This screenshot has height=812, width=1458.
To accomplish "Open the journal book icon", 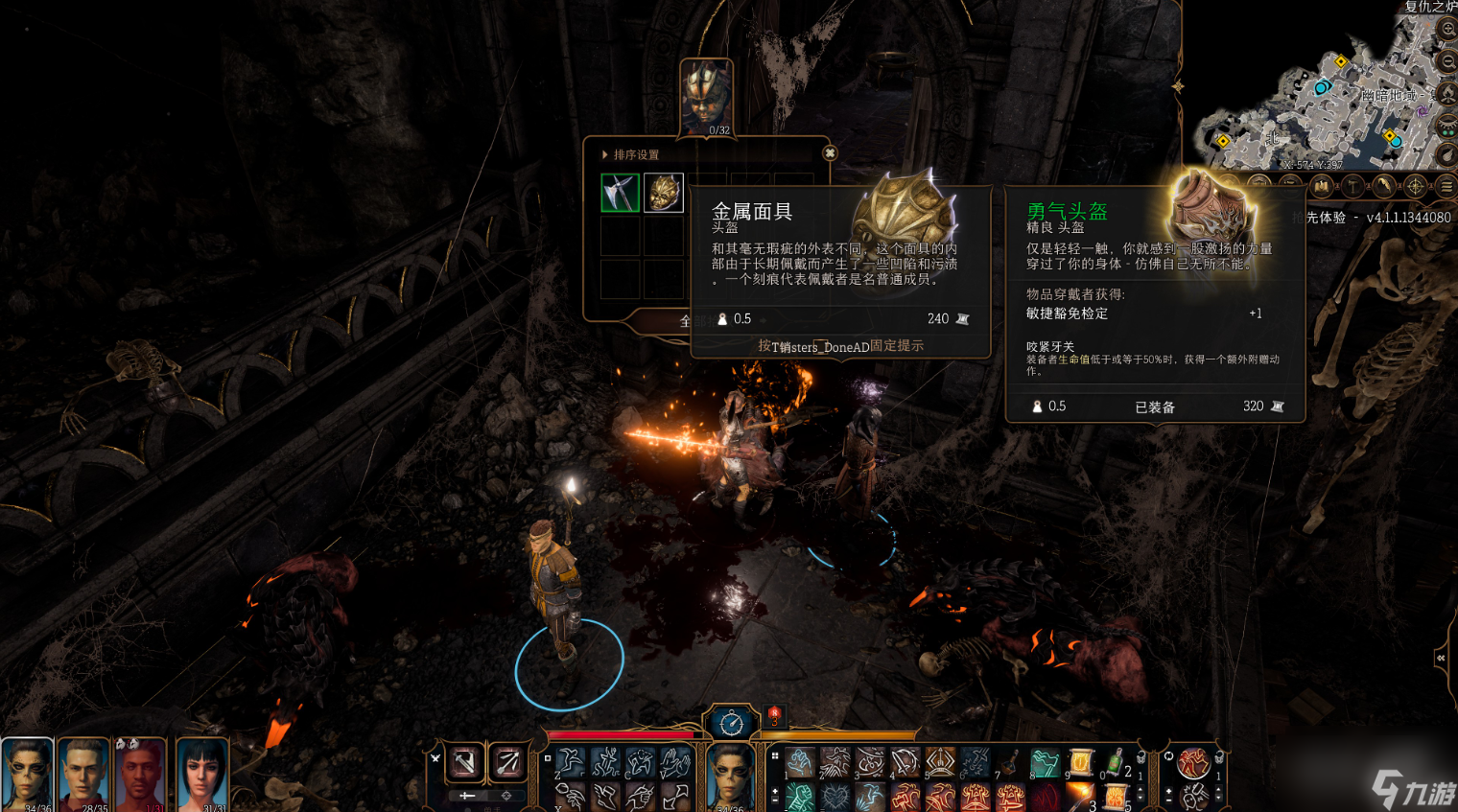I will tap(1322, 186).
